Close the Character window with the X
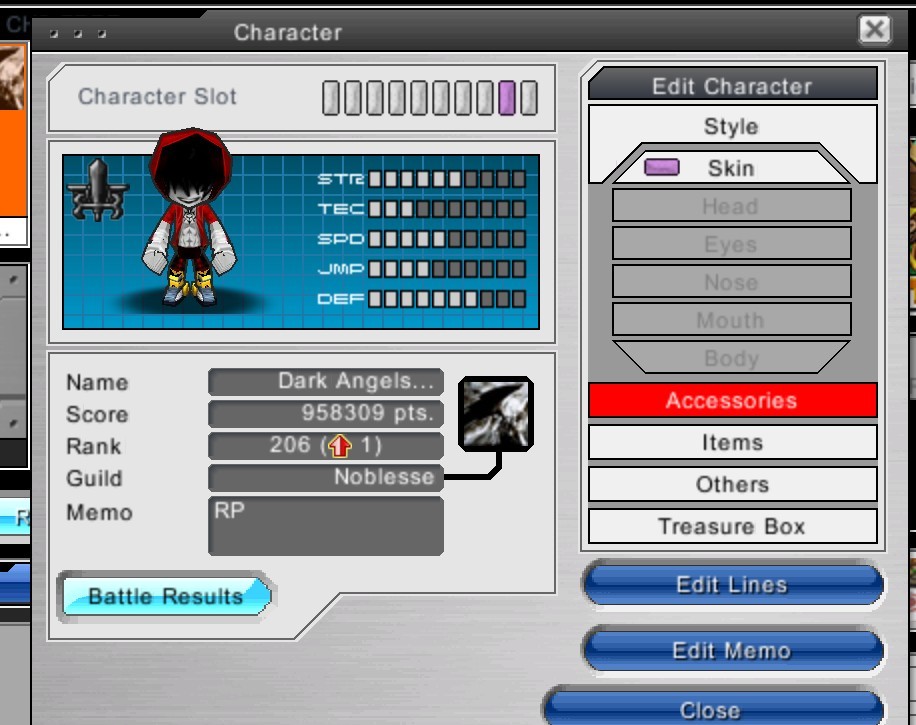 [874, 30]
